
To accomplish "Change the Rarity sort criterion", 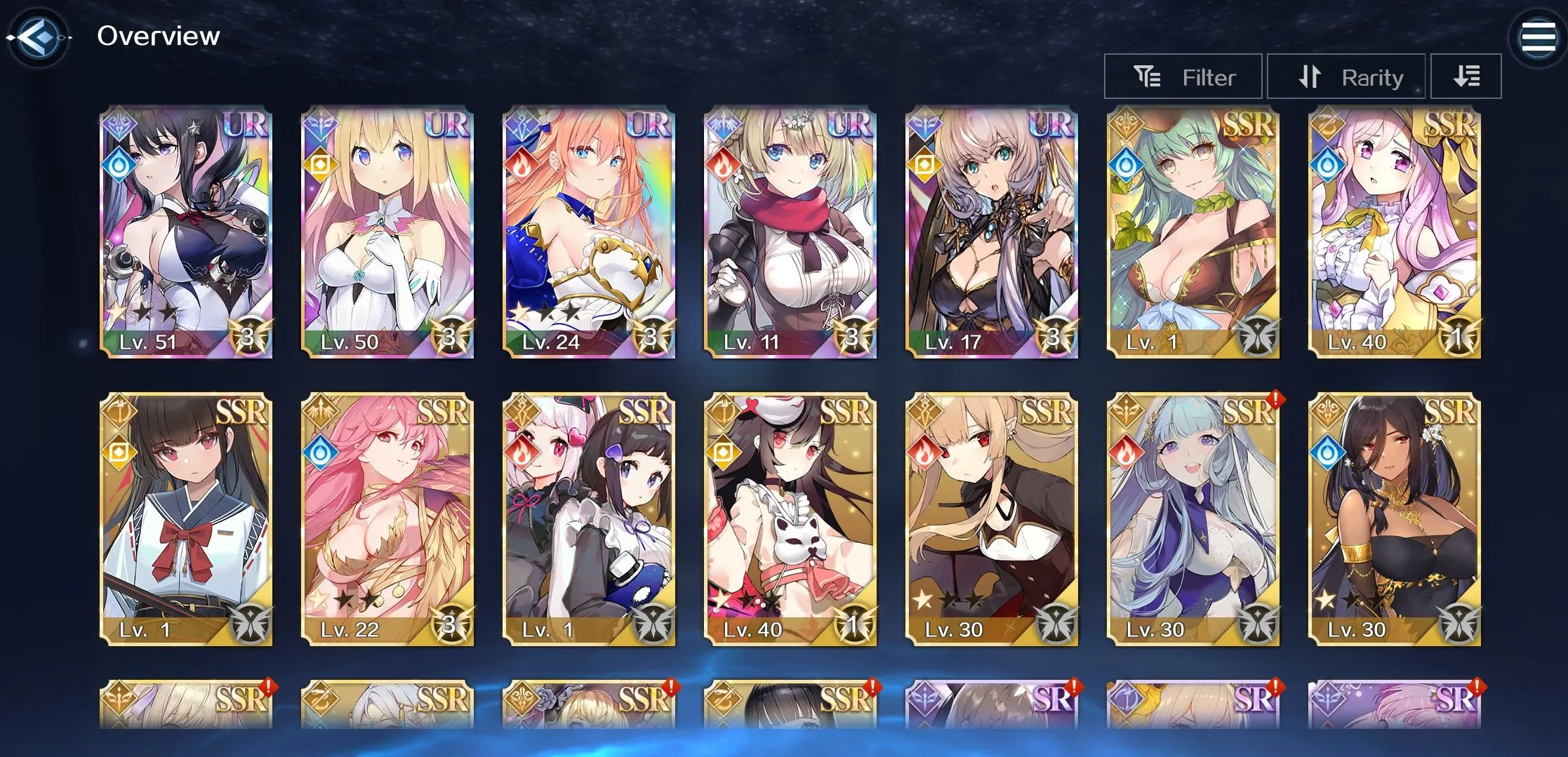I will tap(1346, 76).
